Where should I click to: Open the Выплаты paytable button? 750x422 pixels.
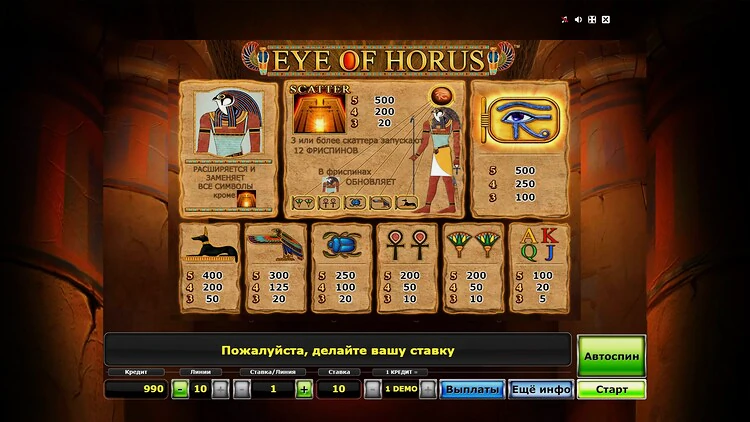pos(472,389)
